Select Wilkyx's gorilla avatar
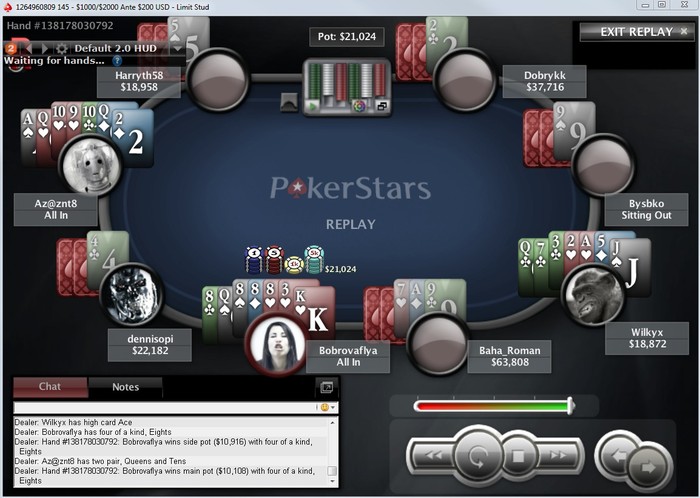The height and width of the screenshot is (498, 700). point(593,295)
